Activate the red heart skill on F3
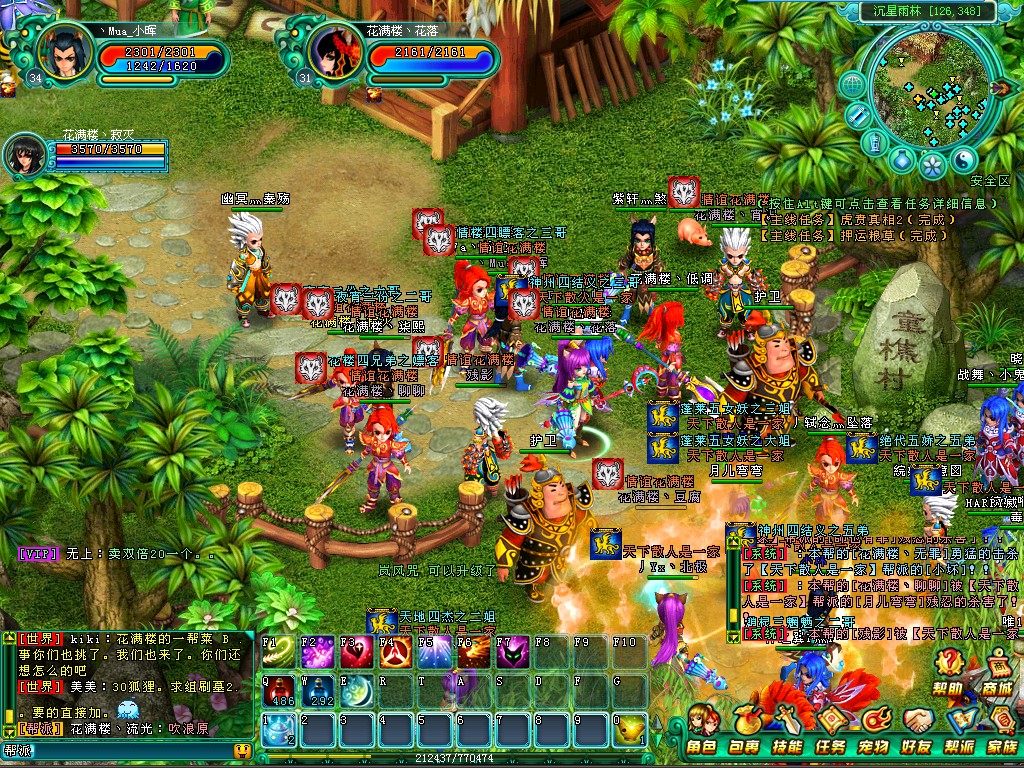 tap(357, 652)
